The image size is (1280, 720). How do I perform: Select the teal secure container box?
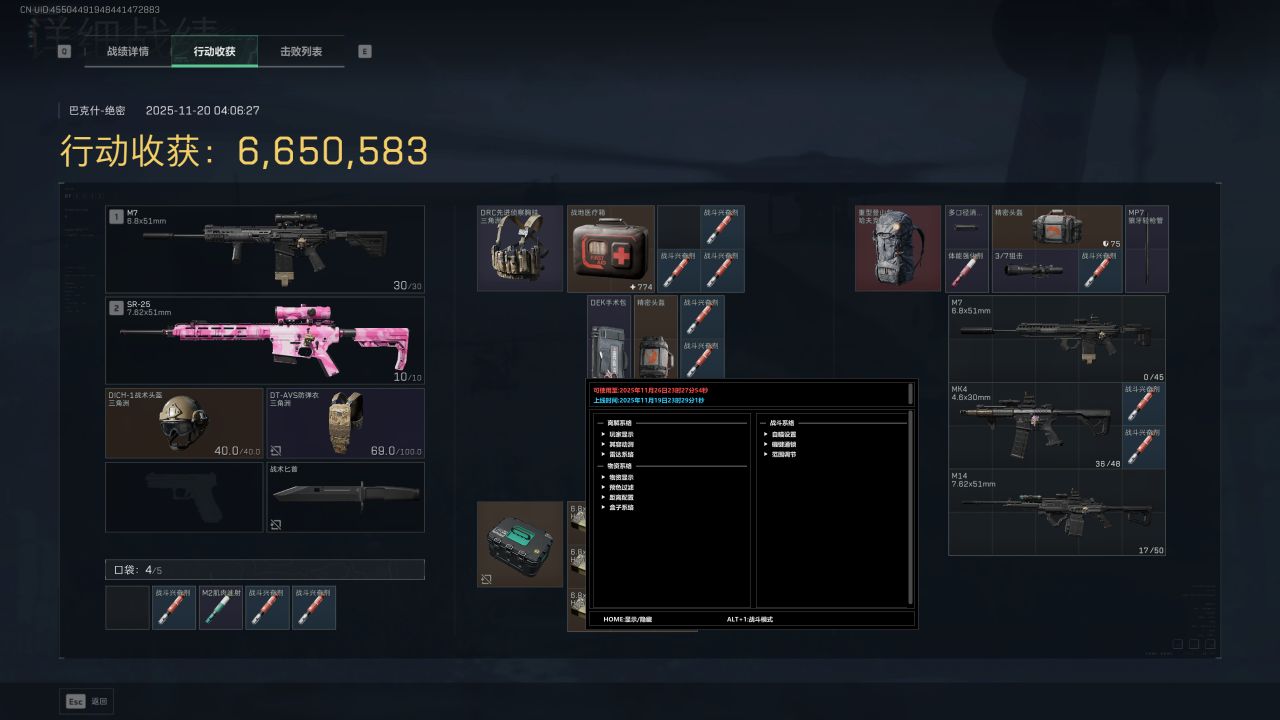click(x=520, y=544)
